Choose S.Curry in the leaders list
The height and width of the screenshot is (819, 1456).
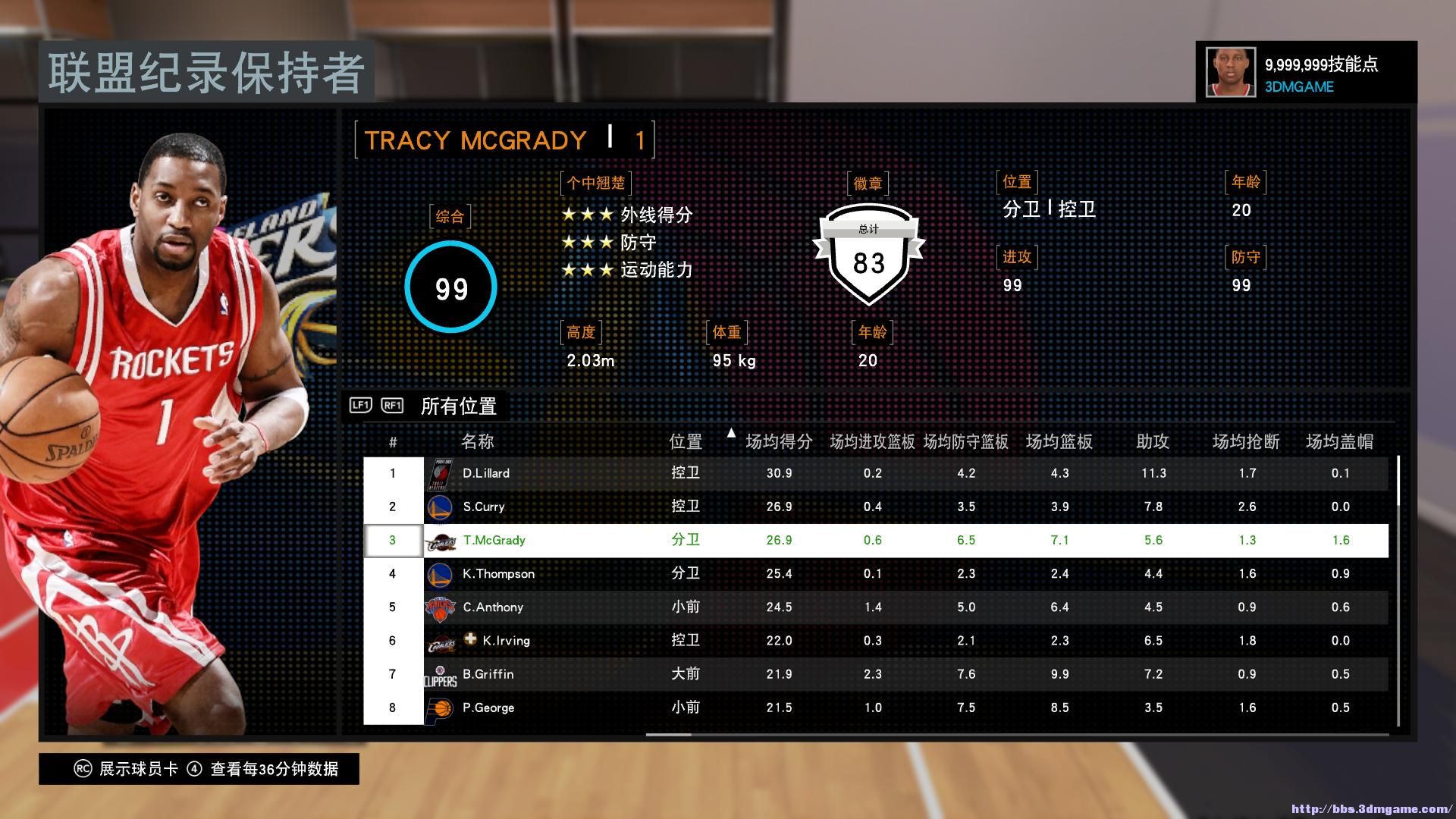[x=484, y=507]
